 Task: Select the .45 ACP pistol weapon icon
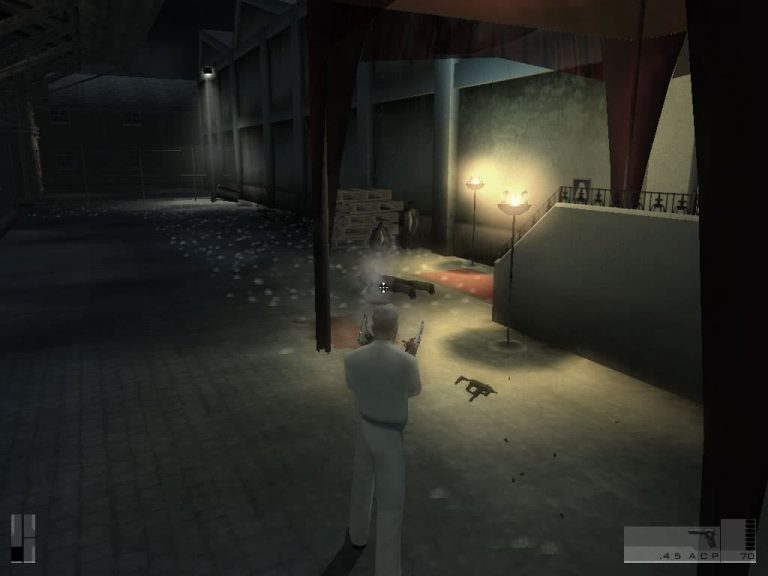(701, 539)
